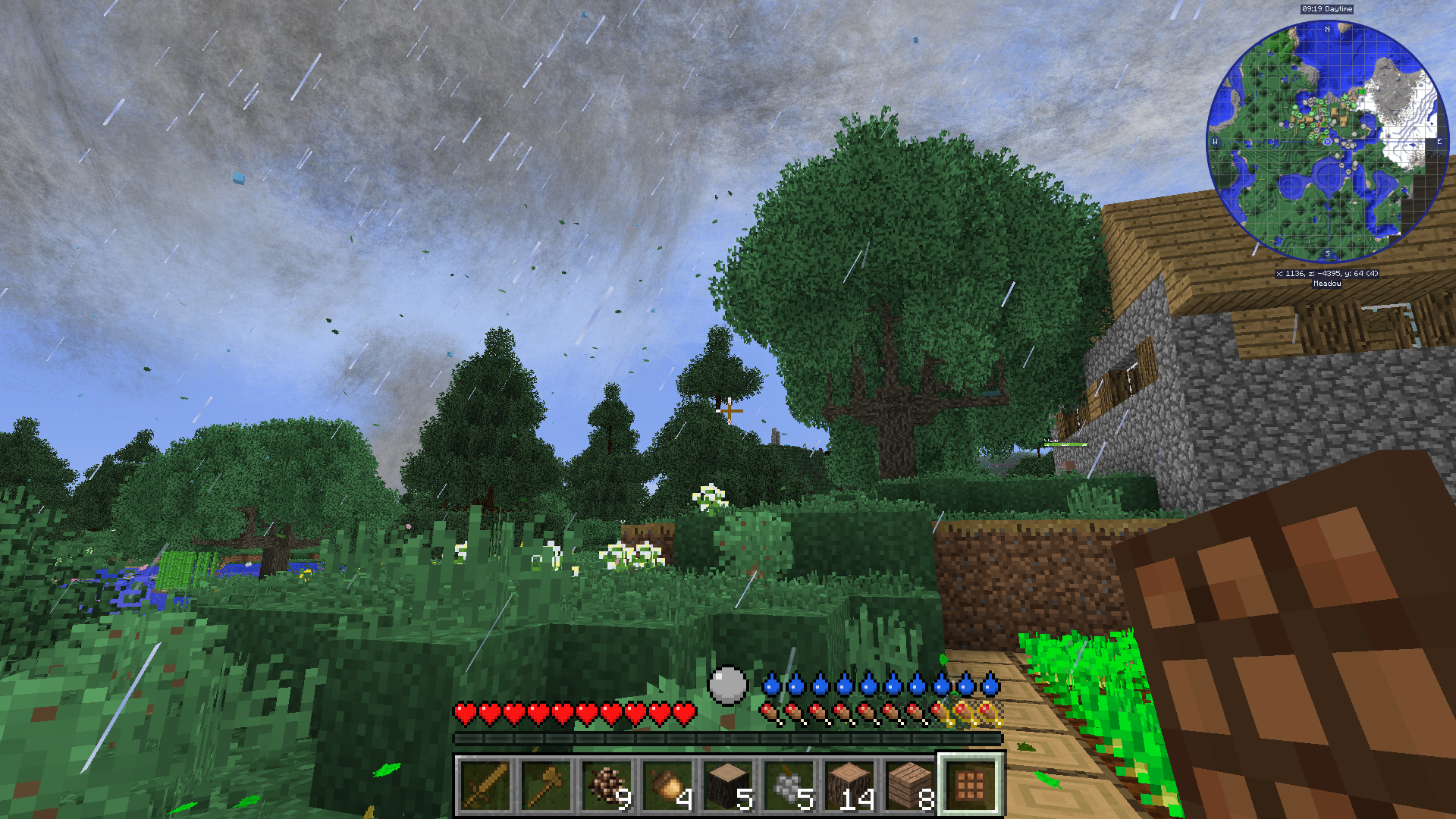Click the experience bar above the hotbar

point(728,737)
